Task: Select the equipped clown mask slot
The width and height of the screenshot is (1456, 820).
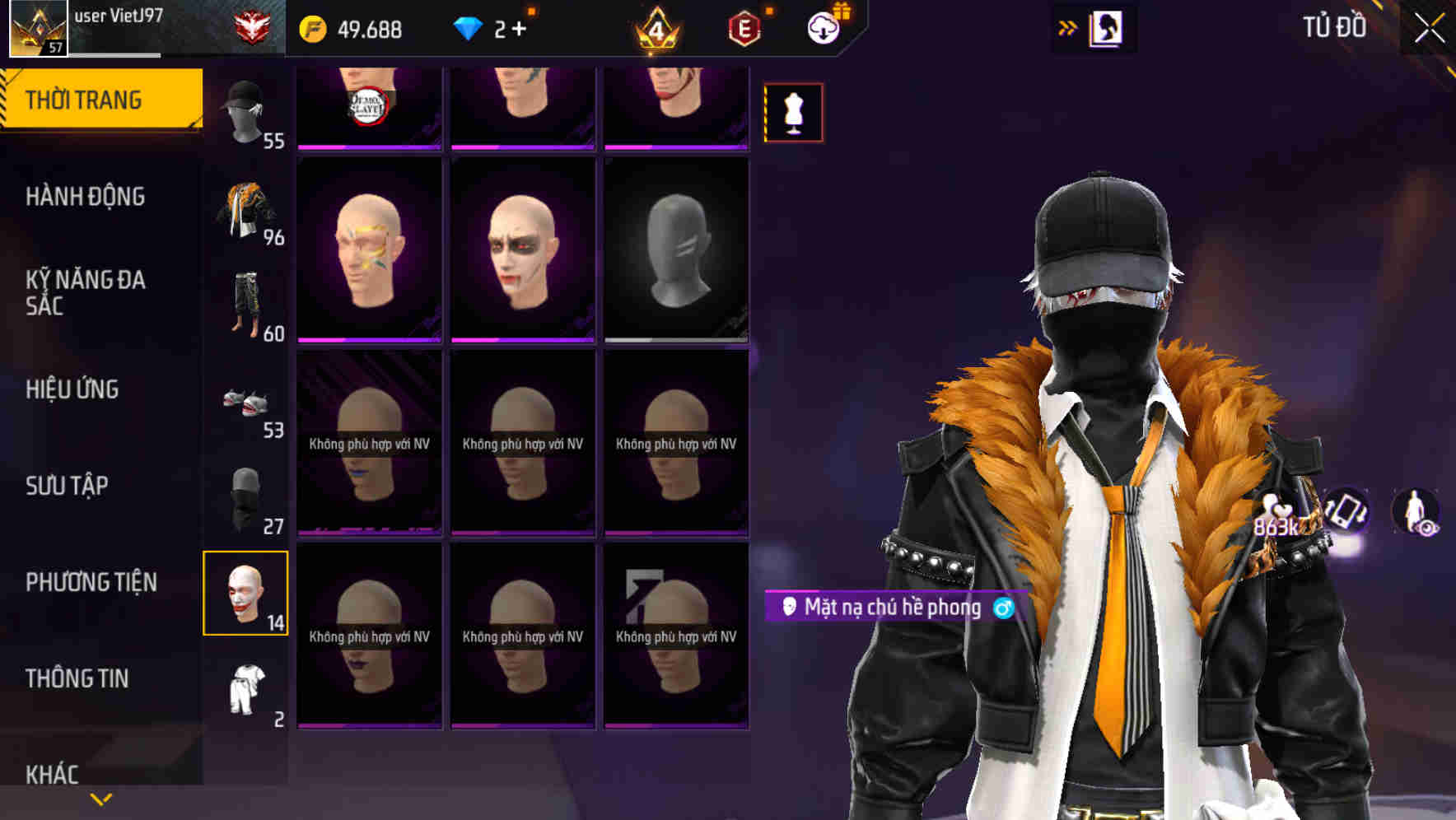Action: point(246,591)
